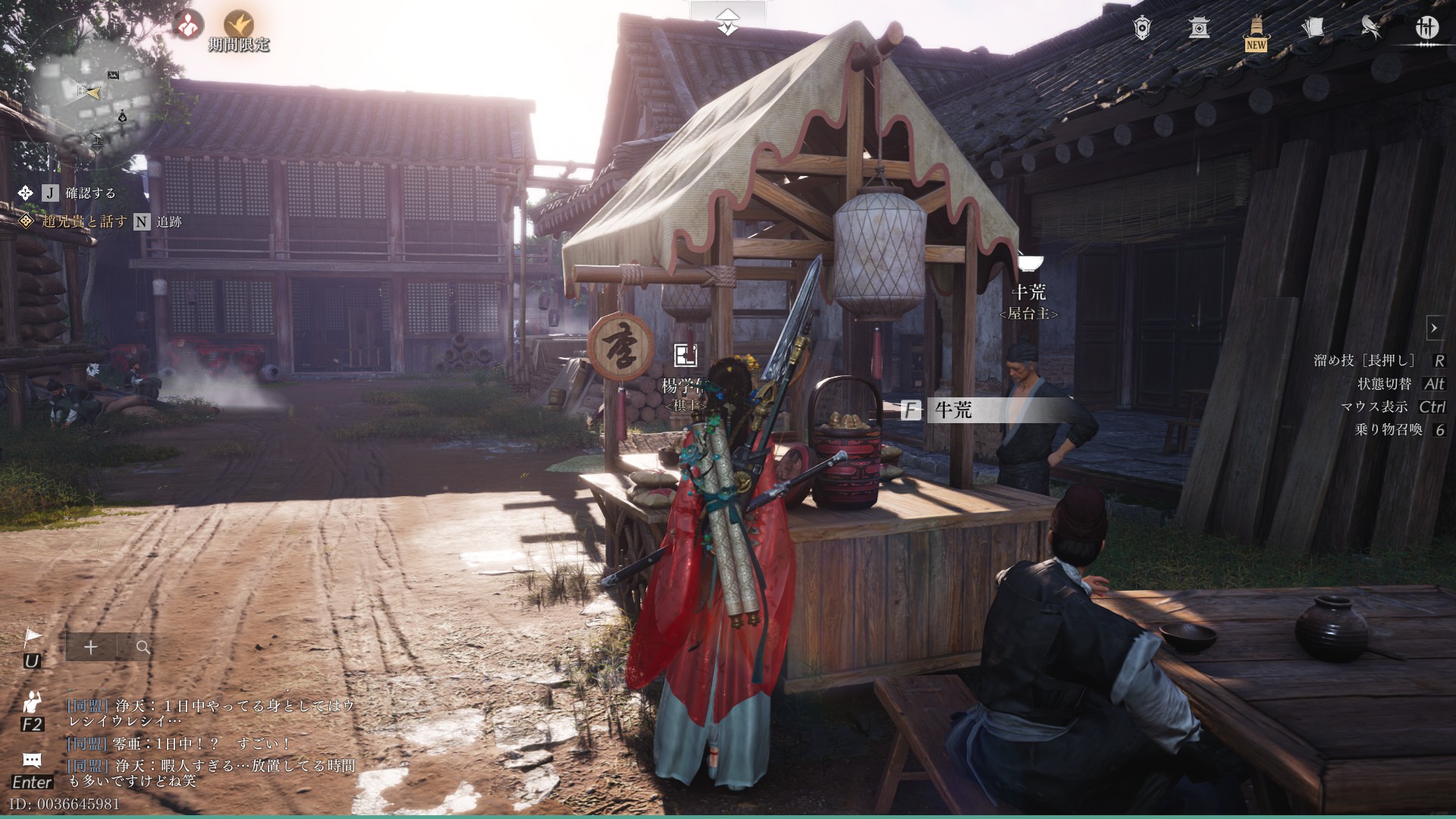
Task: Click the 同盟 chat message log
Action: pyautogui.click(x=211, y=743)
